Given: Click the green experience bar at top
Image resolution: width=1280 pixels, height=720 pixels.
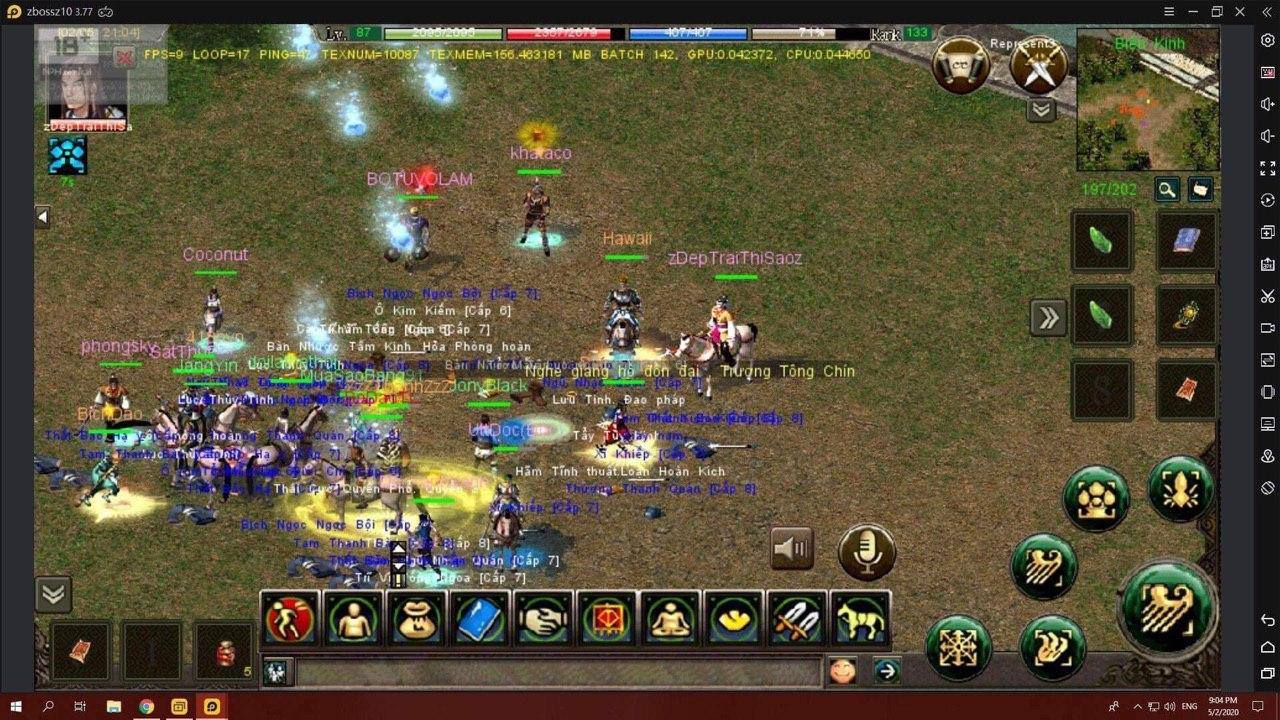Looking at the screenshot, I should (440, 33).
